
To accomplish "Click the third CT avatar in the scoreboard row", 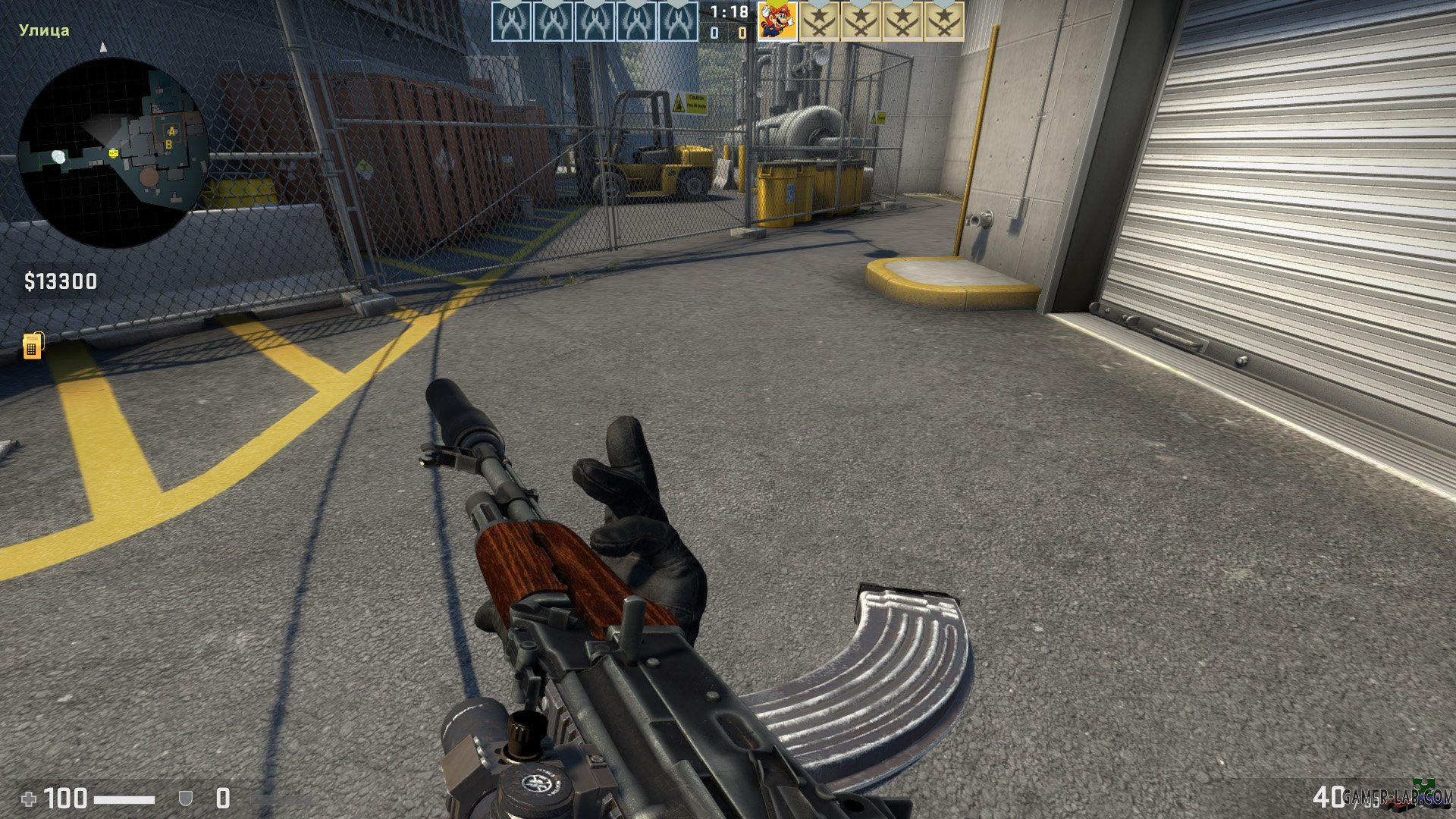I will click(x=595, y=21).
